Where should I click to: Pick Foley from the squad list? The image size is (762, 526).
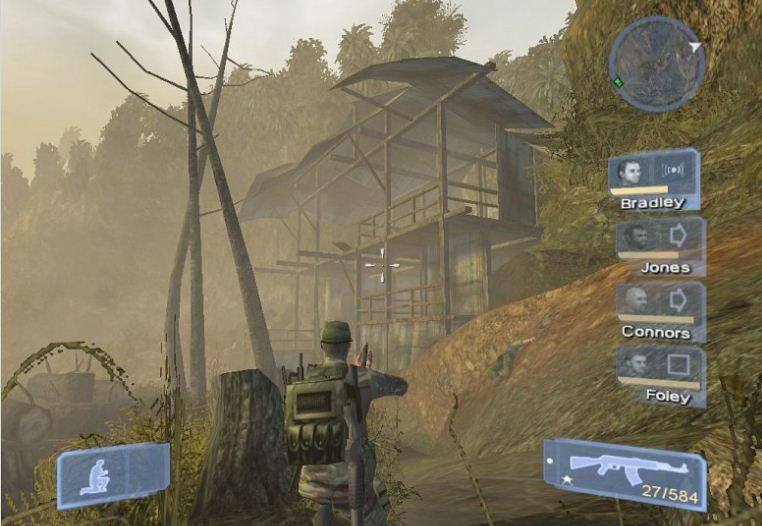661,374
